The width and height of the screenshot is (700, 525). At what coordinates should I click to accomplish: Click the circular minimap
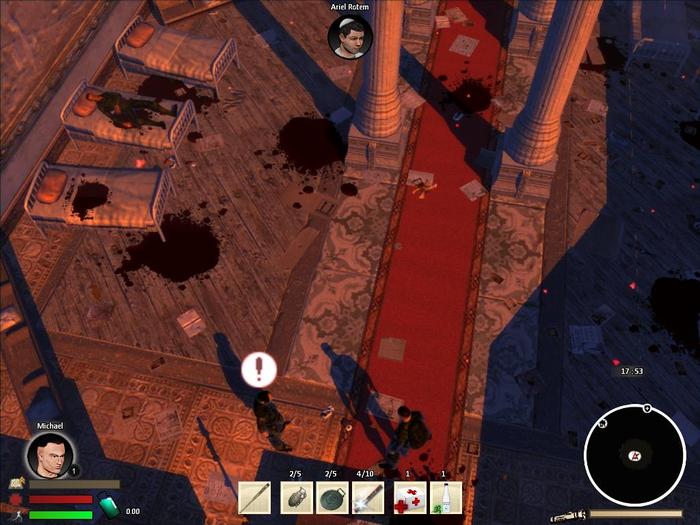634,455
